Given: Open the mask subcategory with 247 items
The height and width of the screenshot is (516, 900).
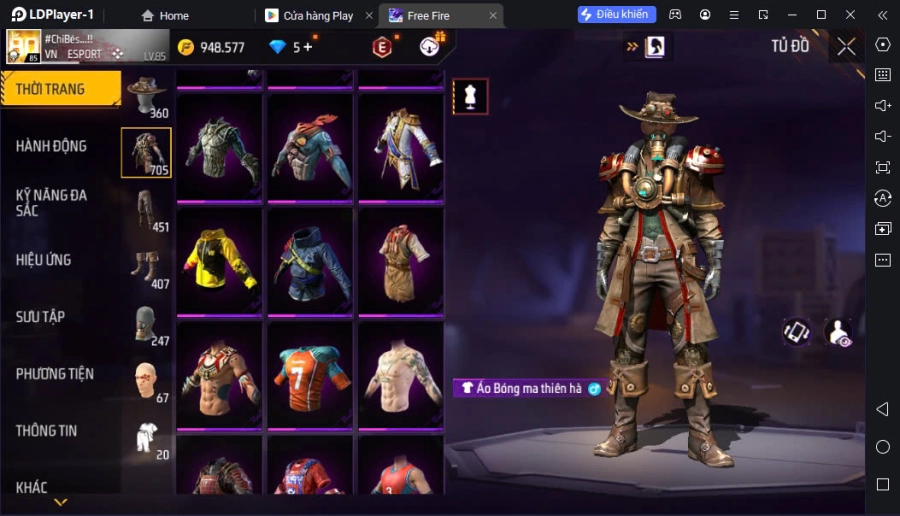Looking at the screenshot, I should click(x=147, y=324).
